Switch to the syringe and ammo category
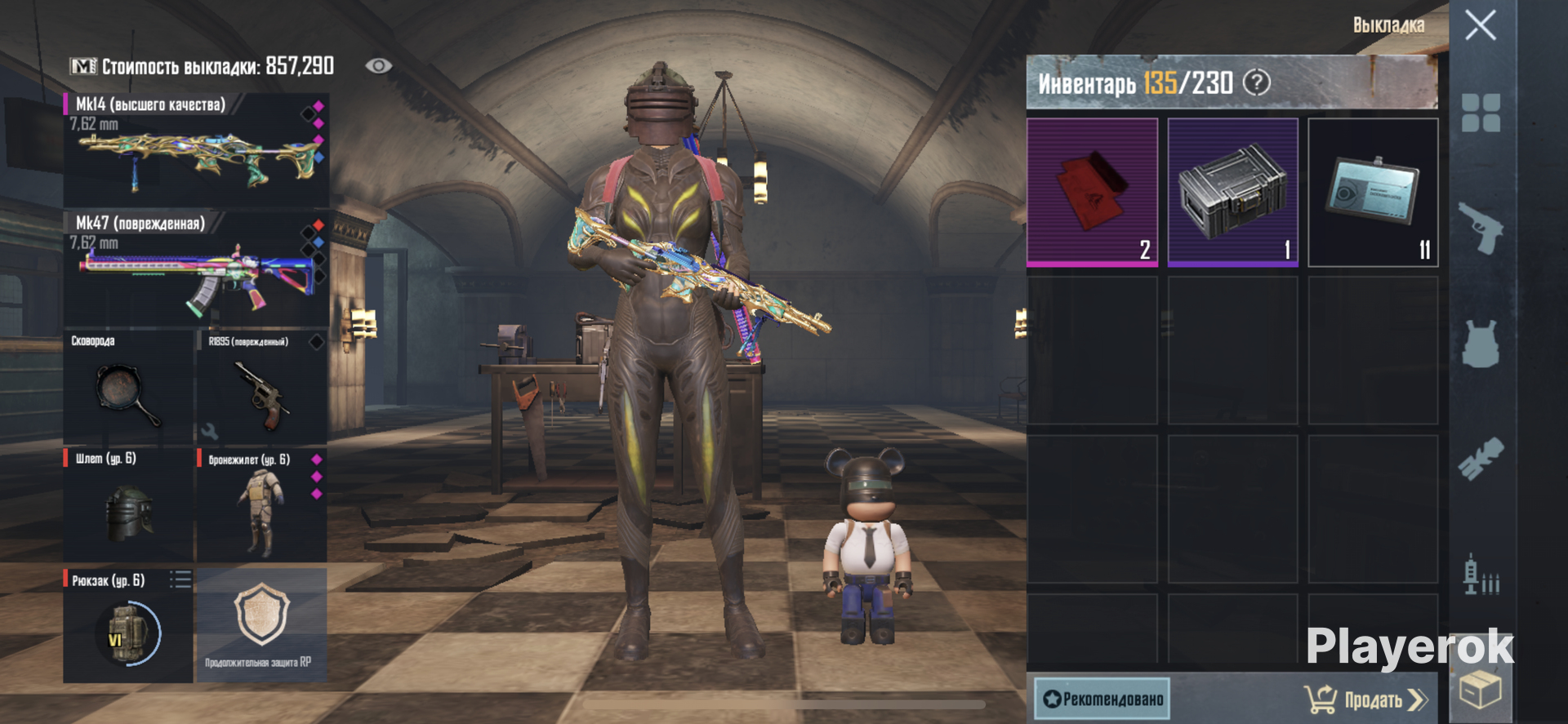This screenshot has height=724, width=1568. click(1480, 575)
